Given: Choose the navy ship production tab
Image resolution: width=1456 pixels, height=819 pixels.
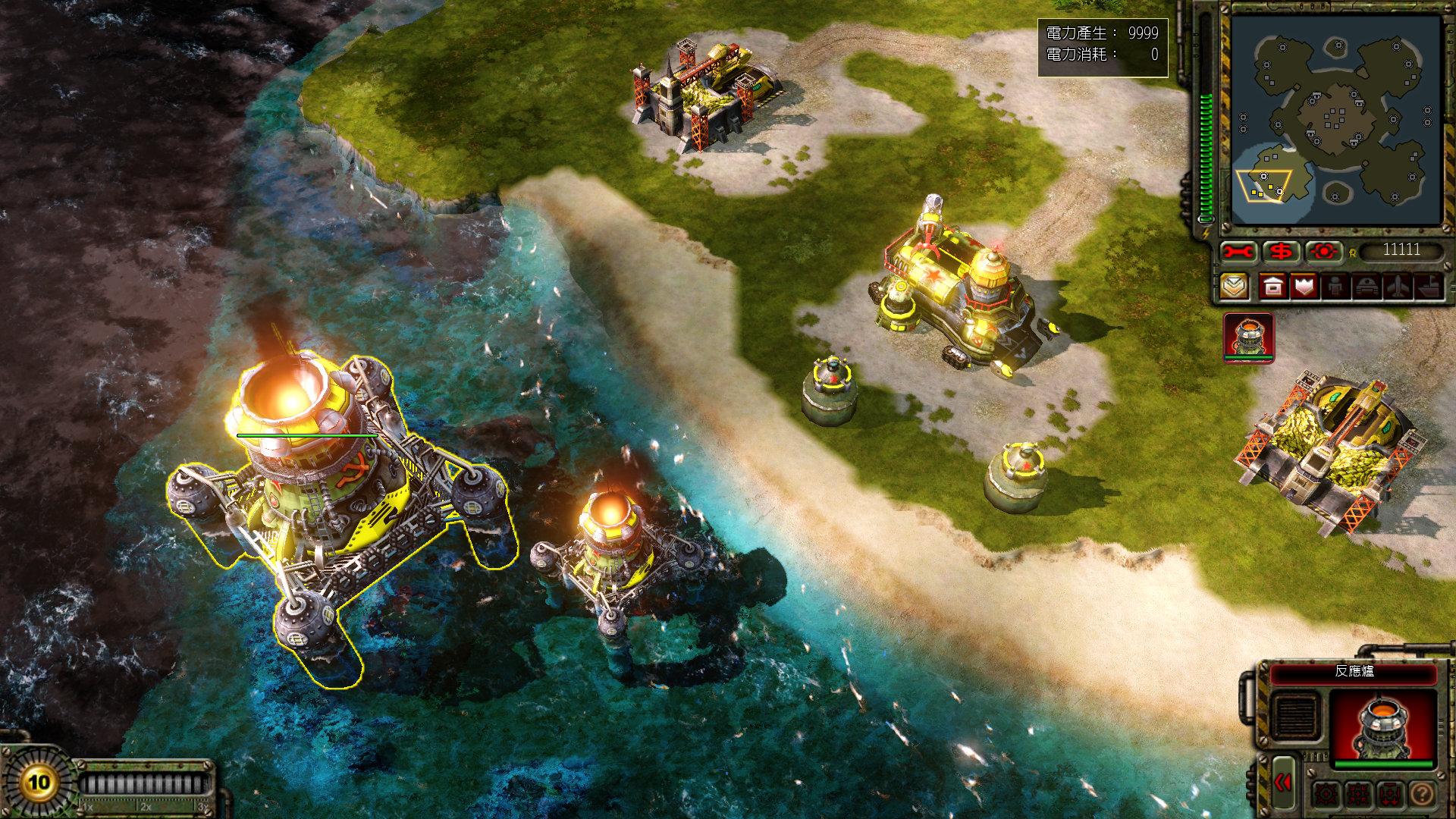Looking at the screenshot, I should click(x=1428, y=287).
